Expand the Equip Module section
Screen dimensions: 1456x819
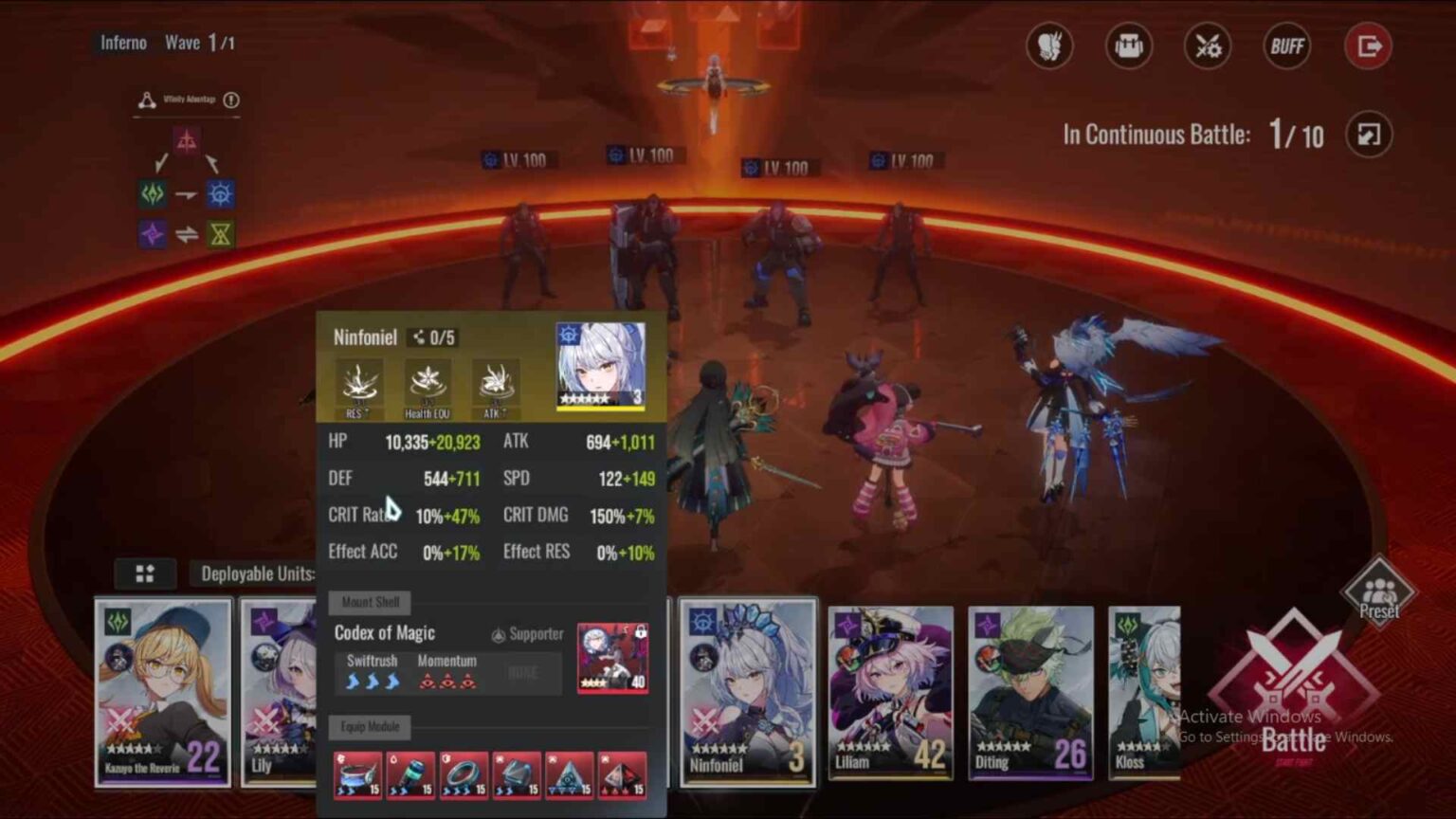tap(369, 728)
